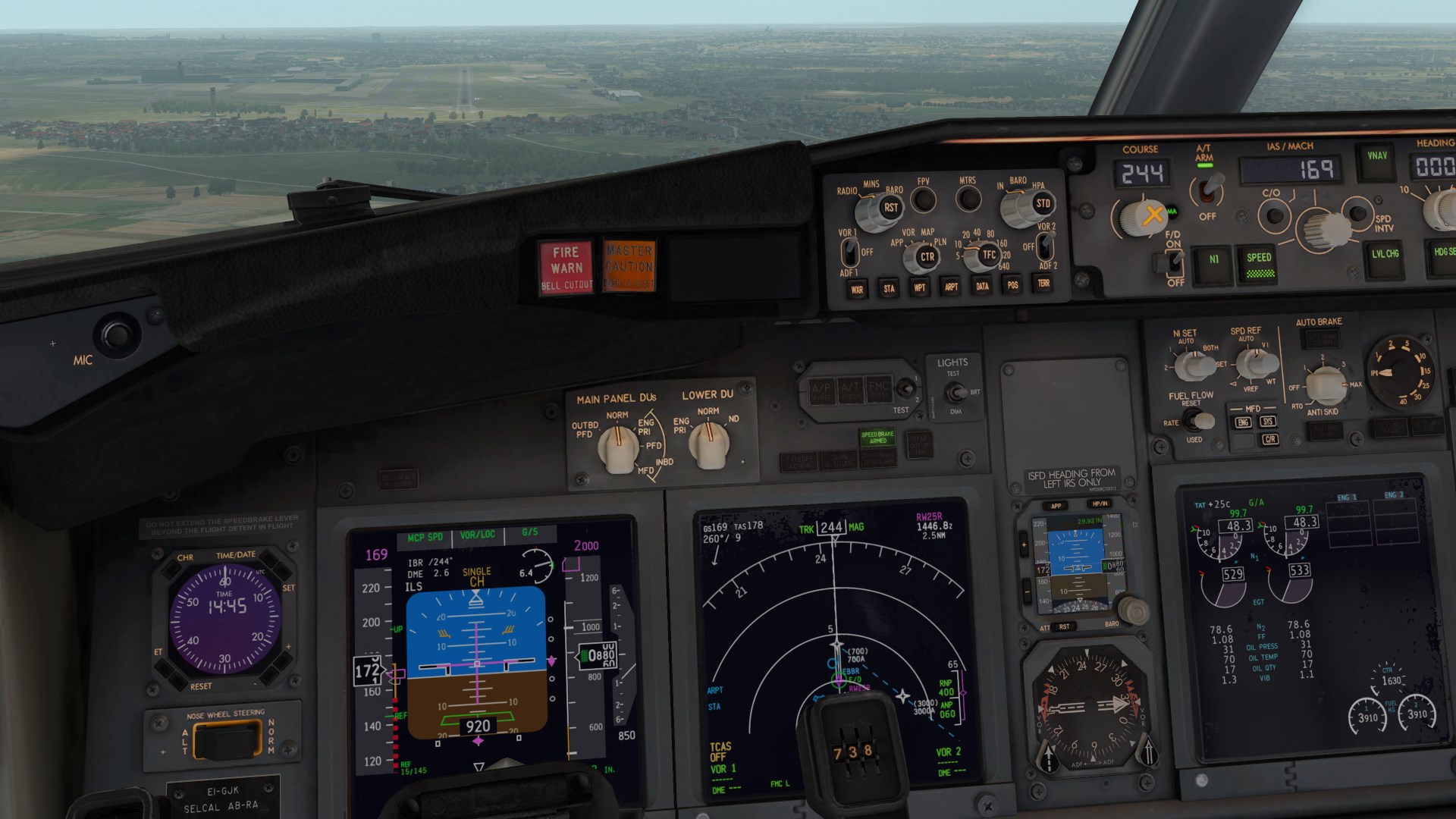The height and width of the screenshot is (819, 1456).
Task: Toggle the DATA button on the EFIS panel
Action: [x=982, y=286]
